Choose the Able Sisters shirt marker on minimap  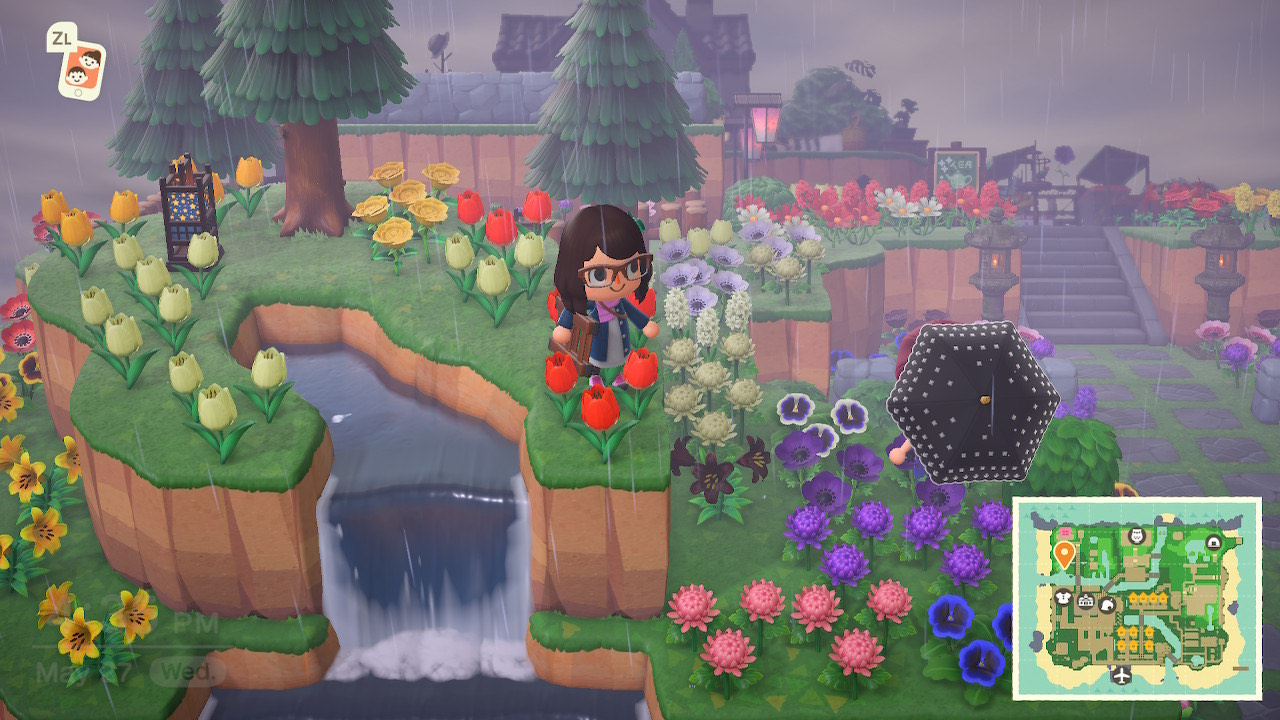[x=1064, y=598]
